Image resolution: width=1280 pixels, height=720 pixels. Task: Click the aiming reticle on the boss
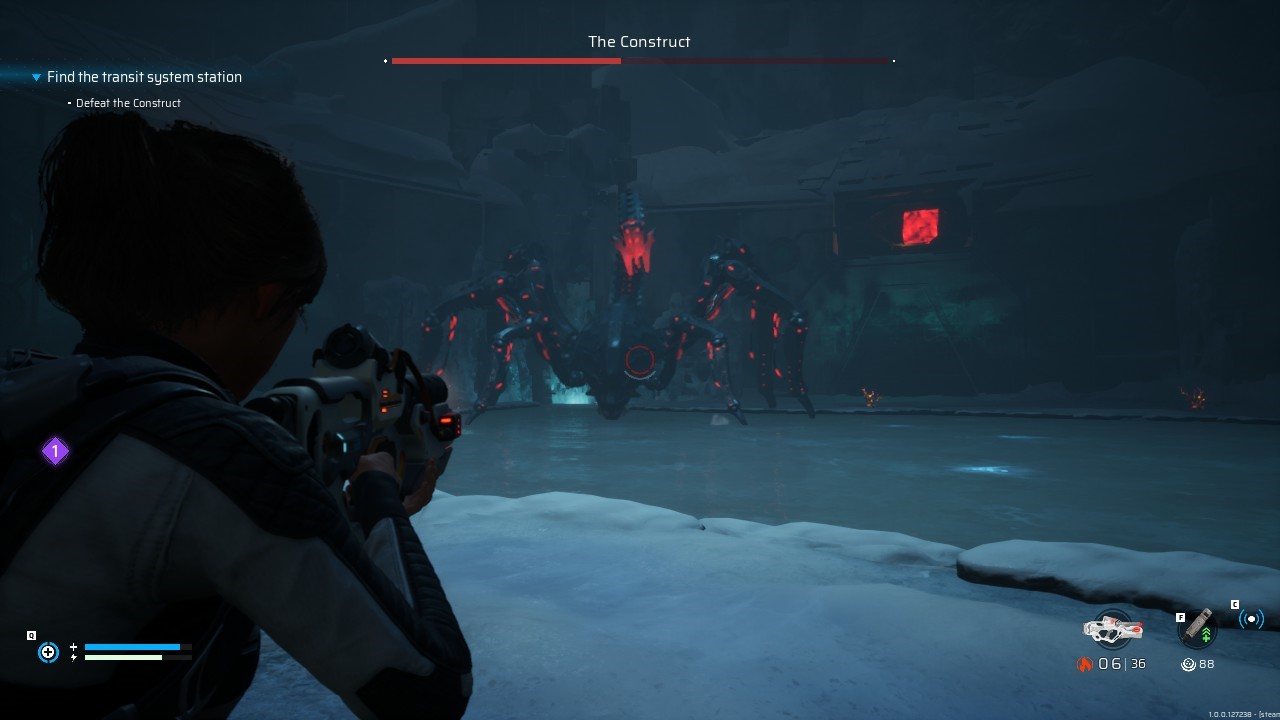(639, 362)
